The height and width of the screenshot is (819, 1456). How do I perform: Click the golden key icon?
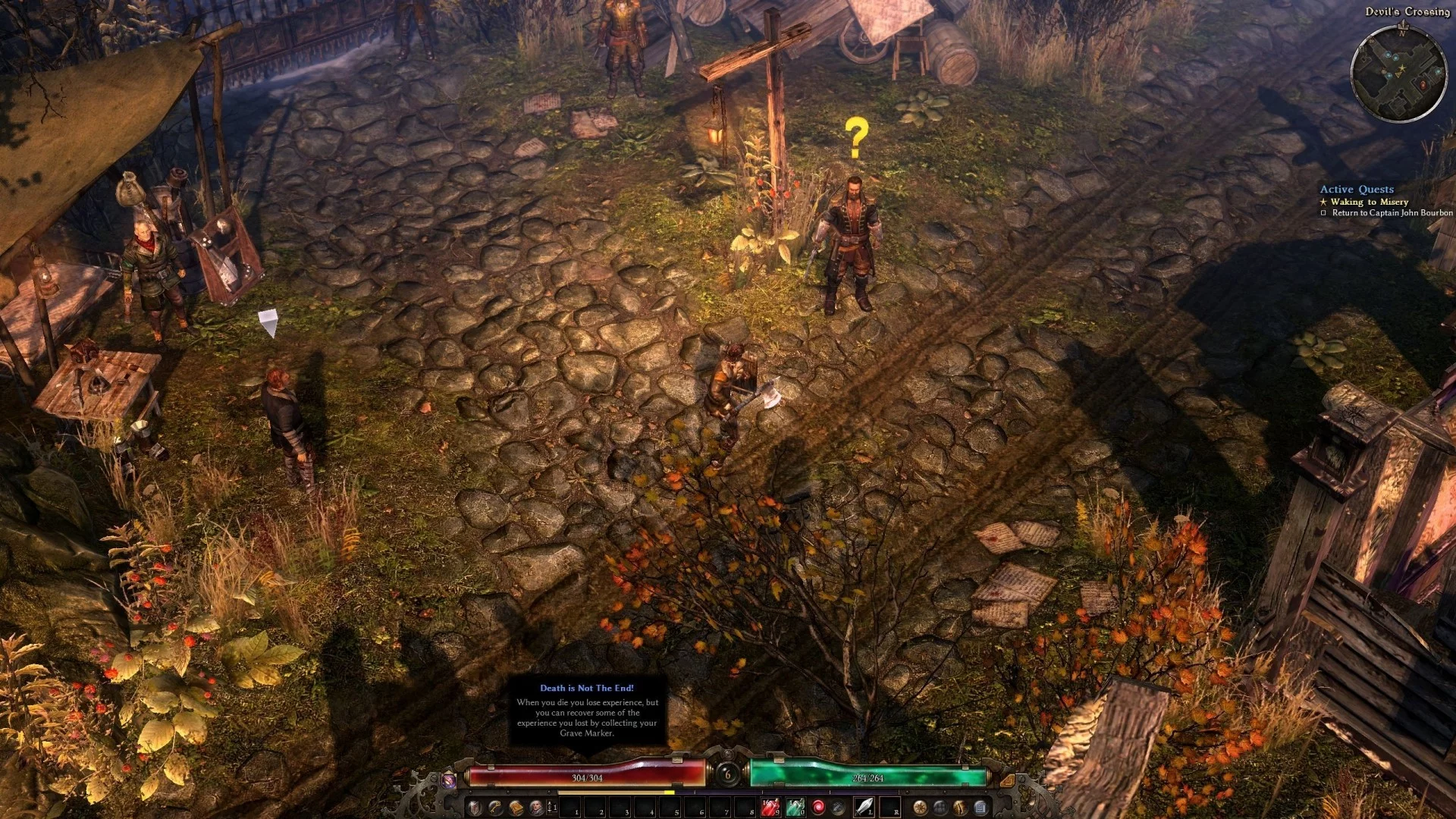(495, 807)
